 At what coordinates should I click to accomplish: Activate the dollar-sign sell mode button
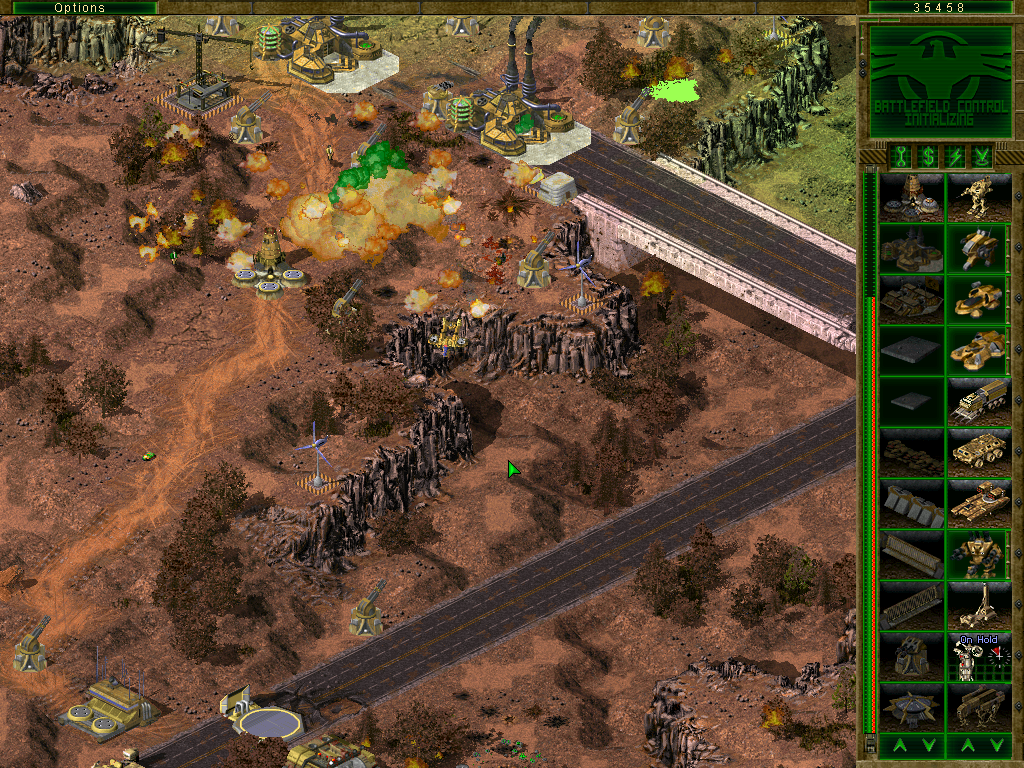[927, 156]
